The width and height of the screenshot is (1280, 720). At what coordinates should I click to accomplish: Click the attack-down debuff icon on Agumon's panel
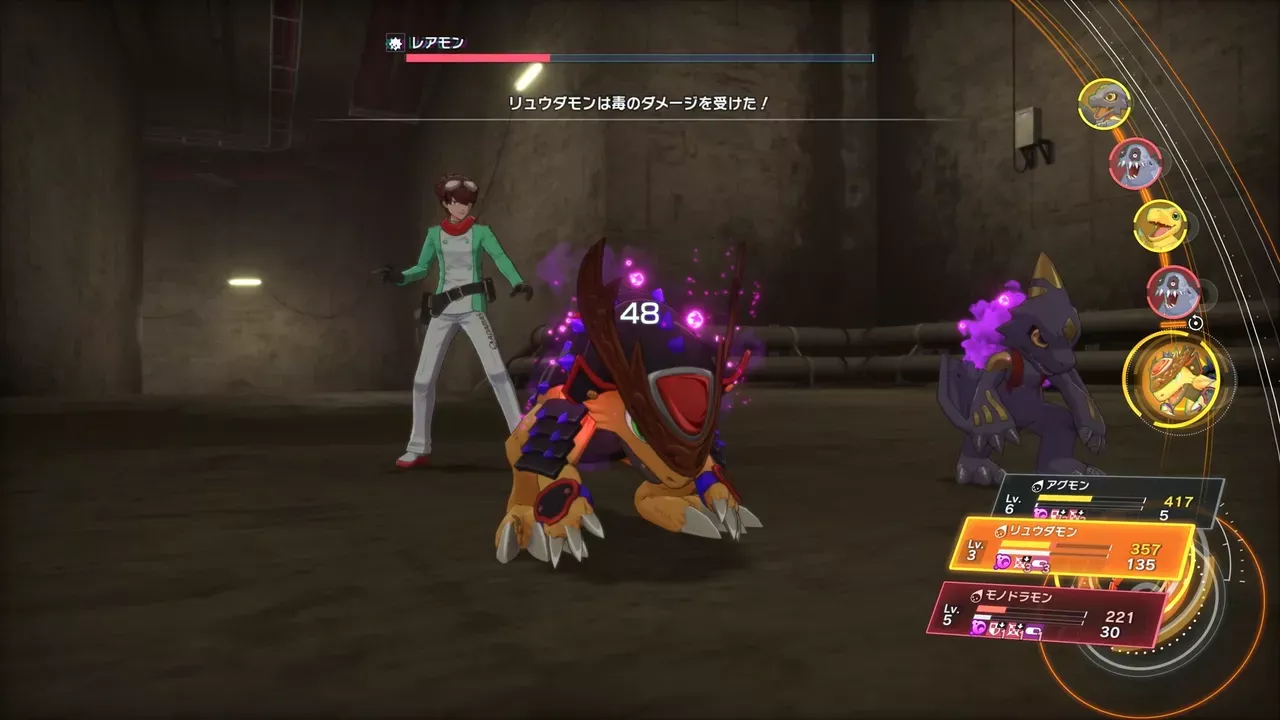(1075, 512)
